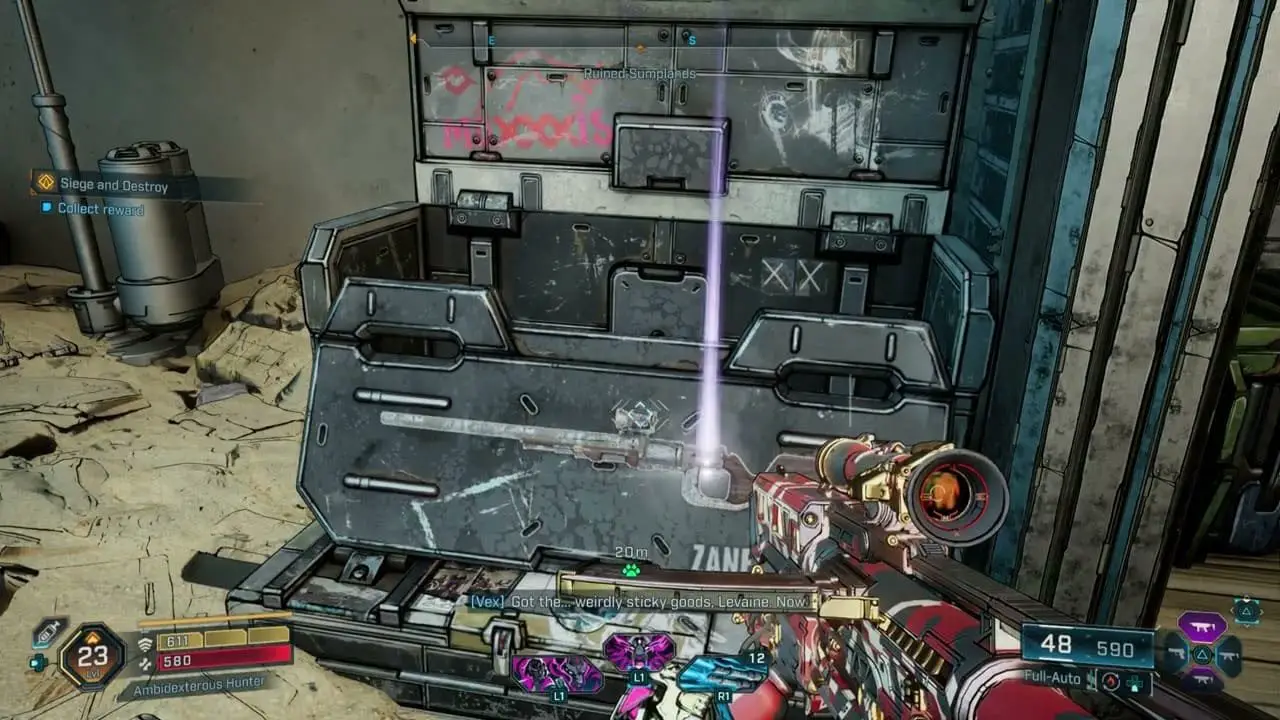Screen dimensions: 1280x720
Task: Use the repair kit syringe icon
Action: [47, 632]
